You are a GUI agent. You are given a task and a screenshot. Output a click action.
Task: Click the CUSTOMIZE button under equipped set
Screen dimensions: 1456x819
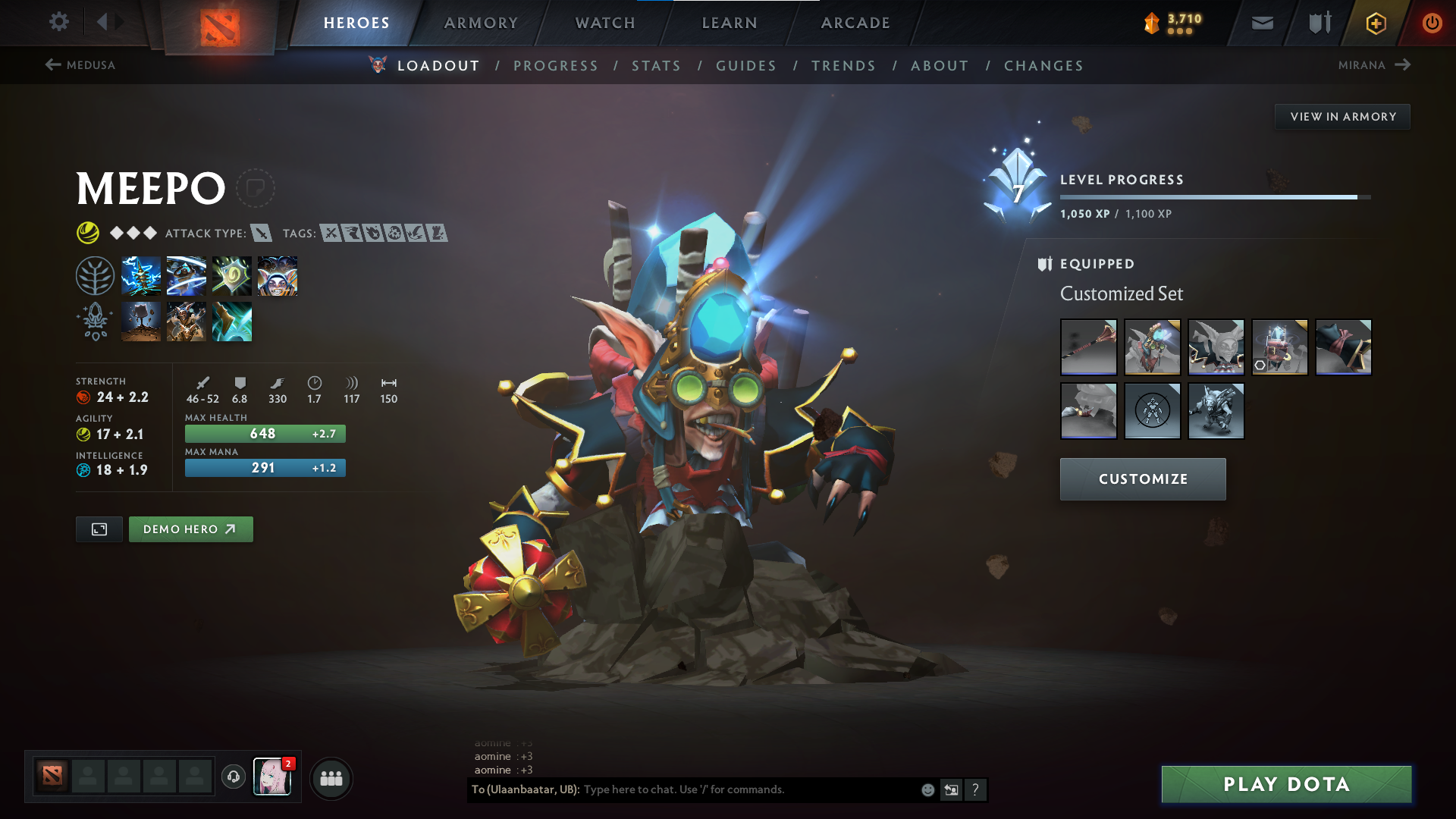click(1142, 479)
